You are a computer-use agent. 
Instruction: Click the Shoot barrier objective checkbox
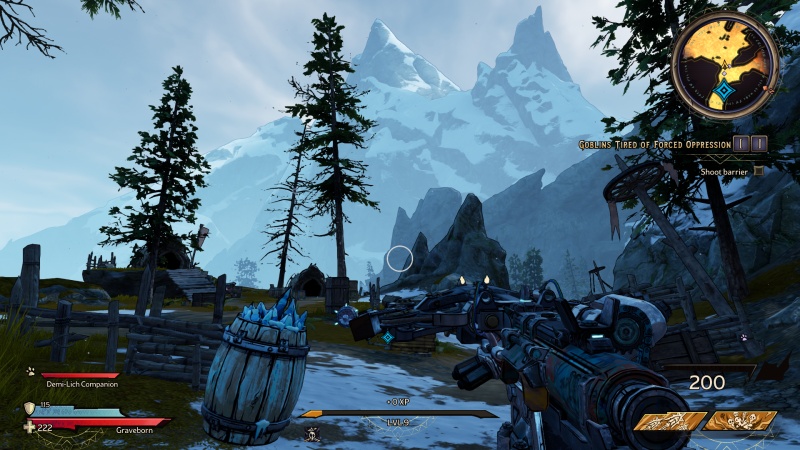pos(759,171)
